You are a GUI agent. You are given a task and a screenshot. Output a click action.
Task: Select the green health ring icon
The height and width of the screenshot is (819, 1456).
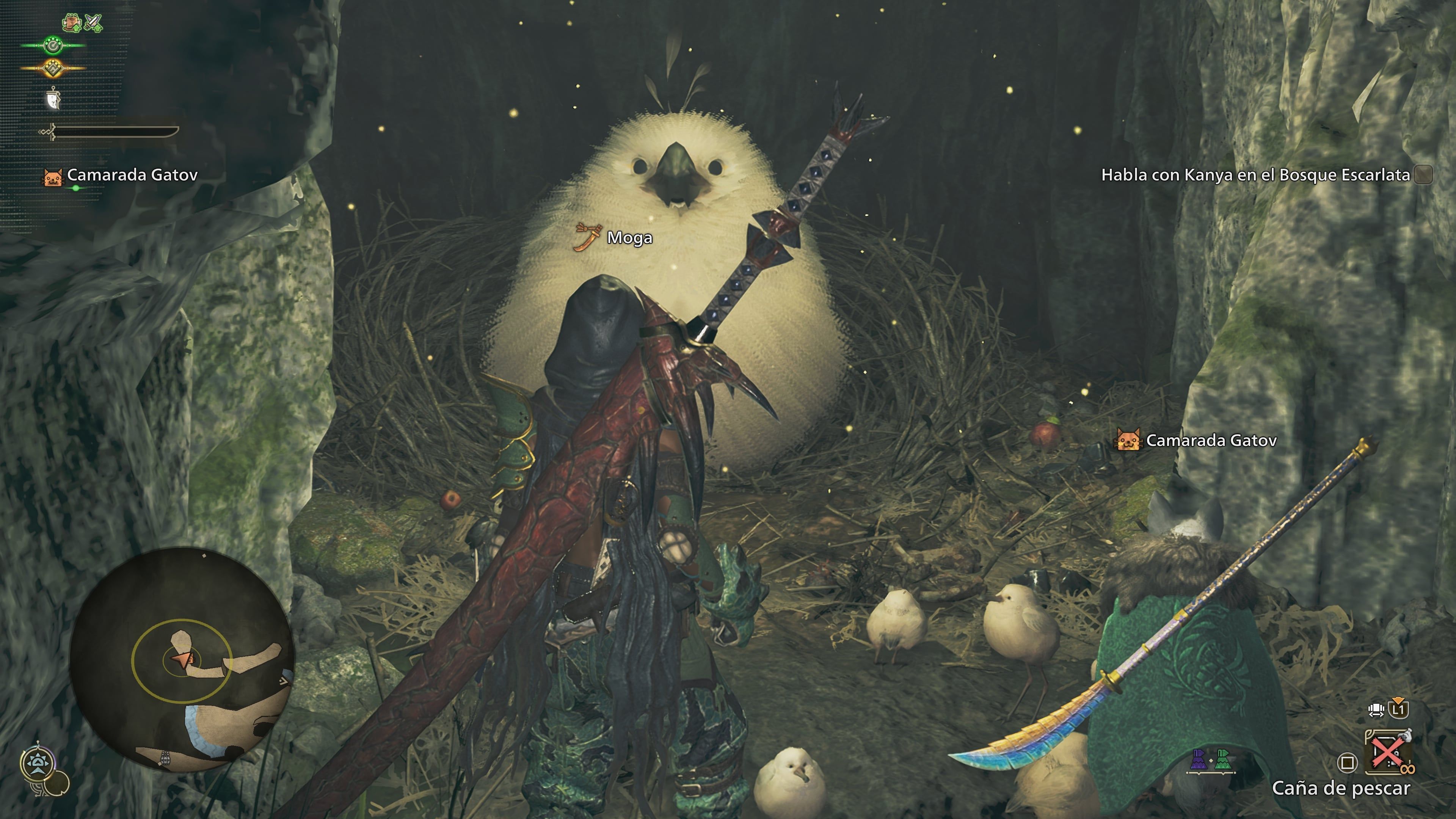[x=53, y=45]
